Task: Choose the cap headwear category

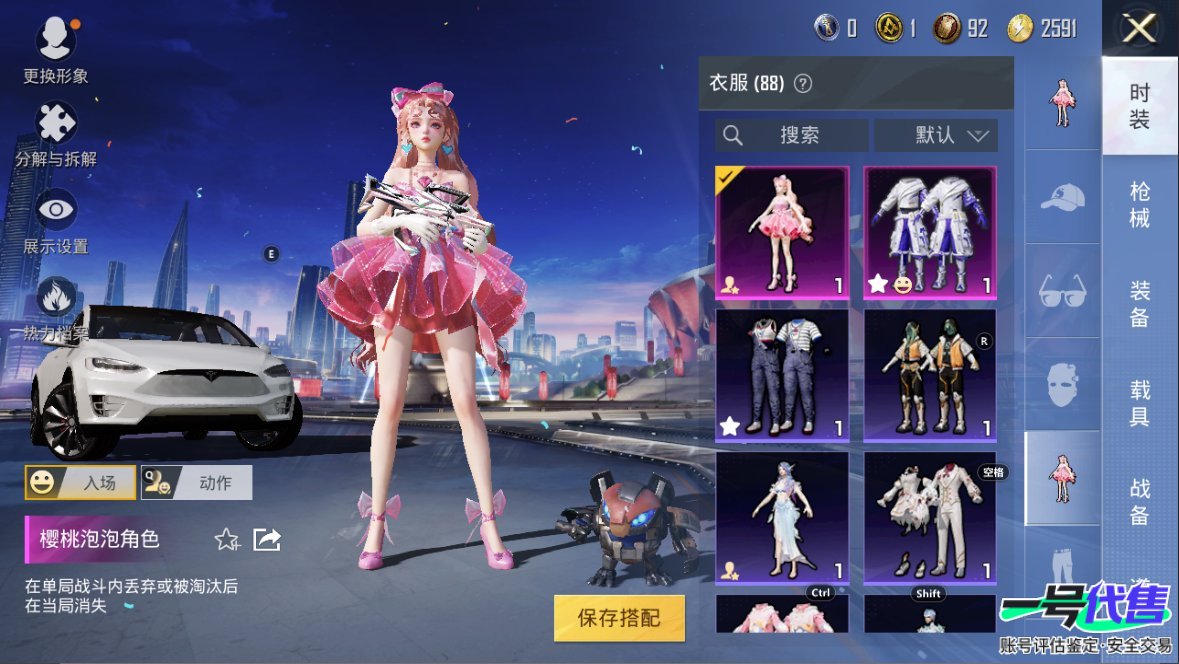Action: 1062,198
